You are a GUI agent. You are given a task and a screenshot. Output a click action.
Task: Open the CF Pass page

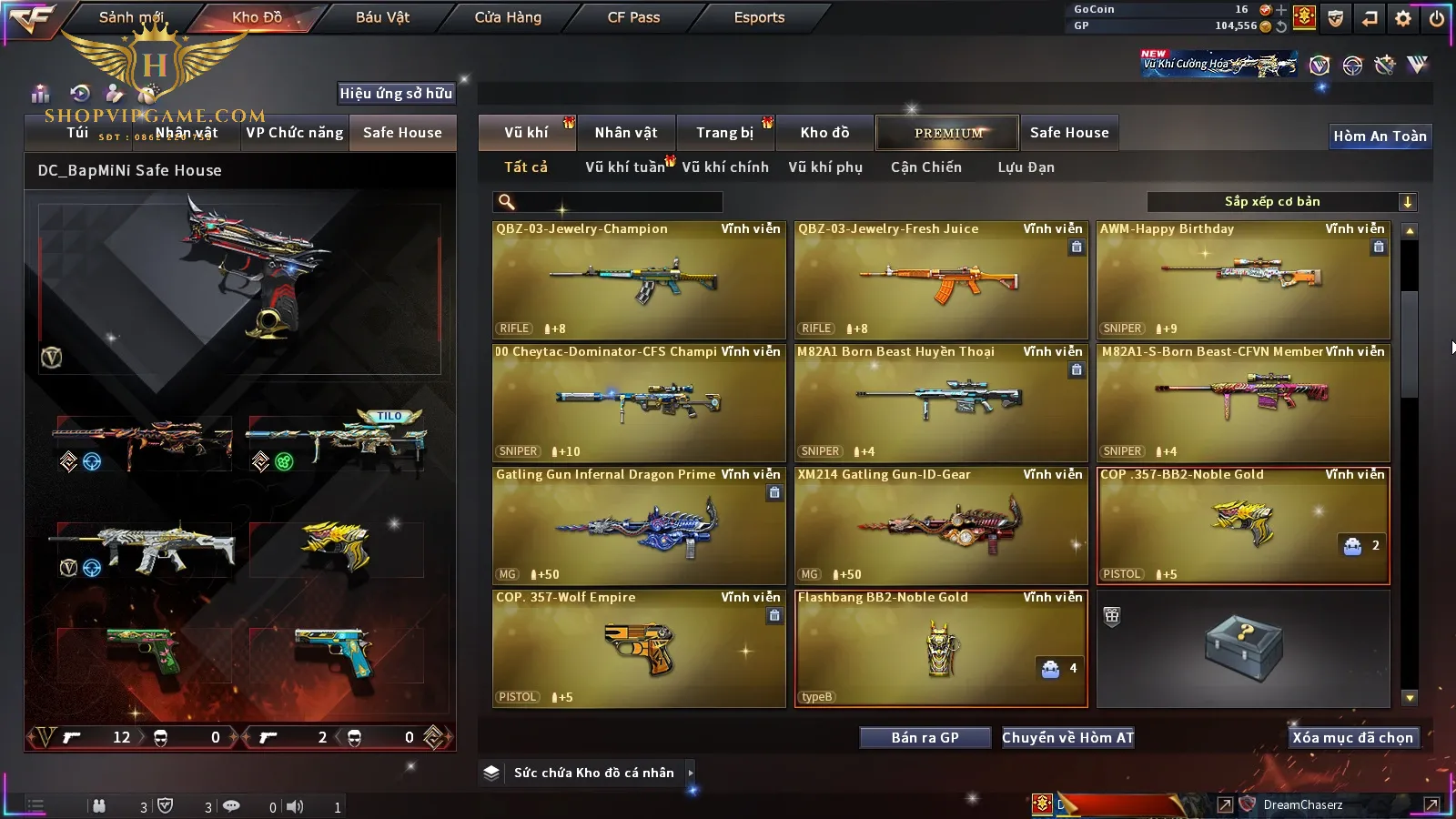(633, 17)
